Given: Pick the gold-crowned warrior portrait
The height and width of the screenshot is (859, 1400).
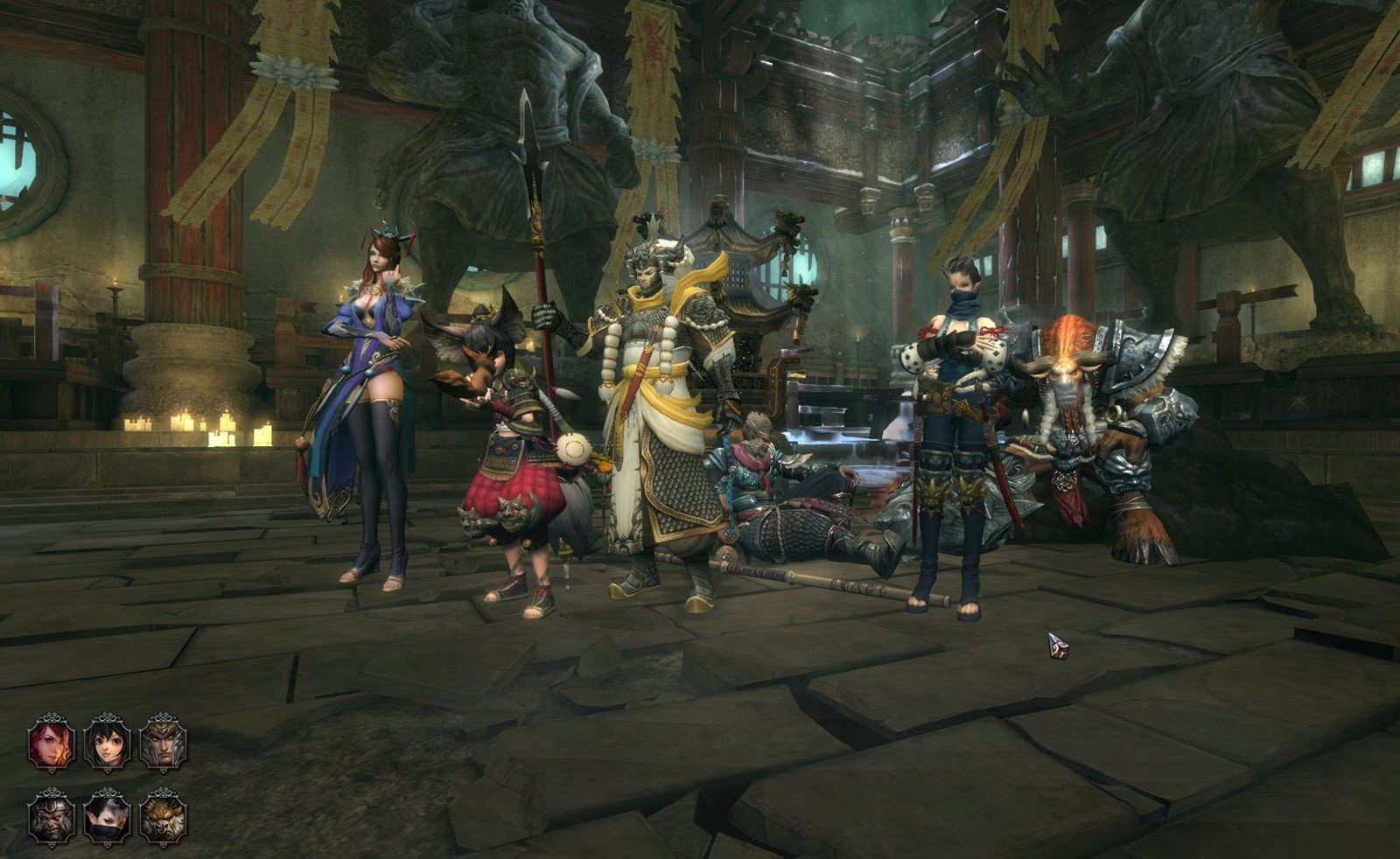Looking at the screenshot, I should tap(163, 743).
